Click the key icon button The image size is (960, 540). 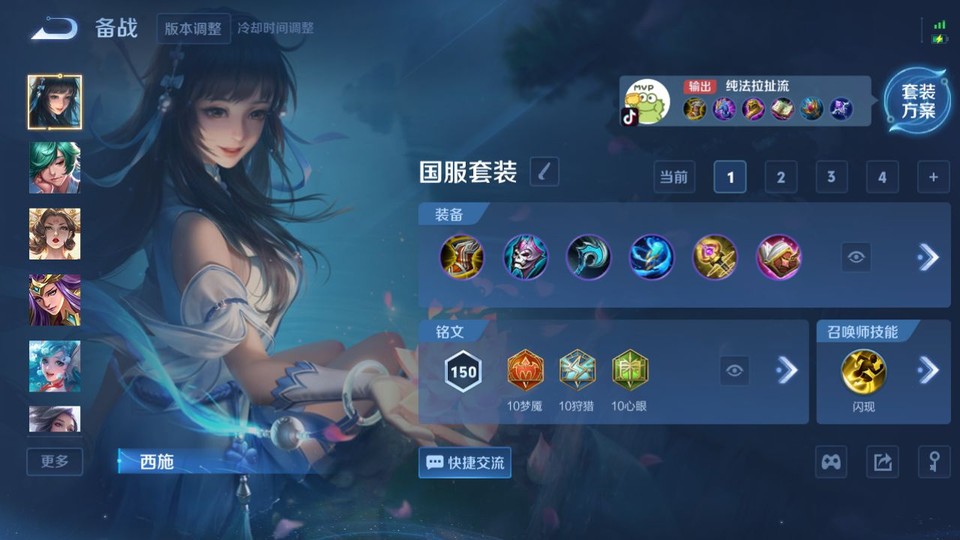(934, 462)
